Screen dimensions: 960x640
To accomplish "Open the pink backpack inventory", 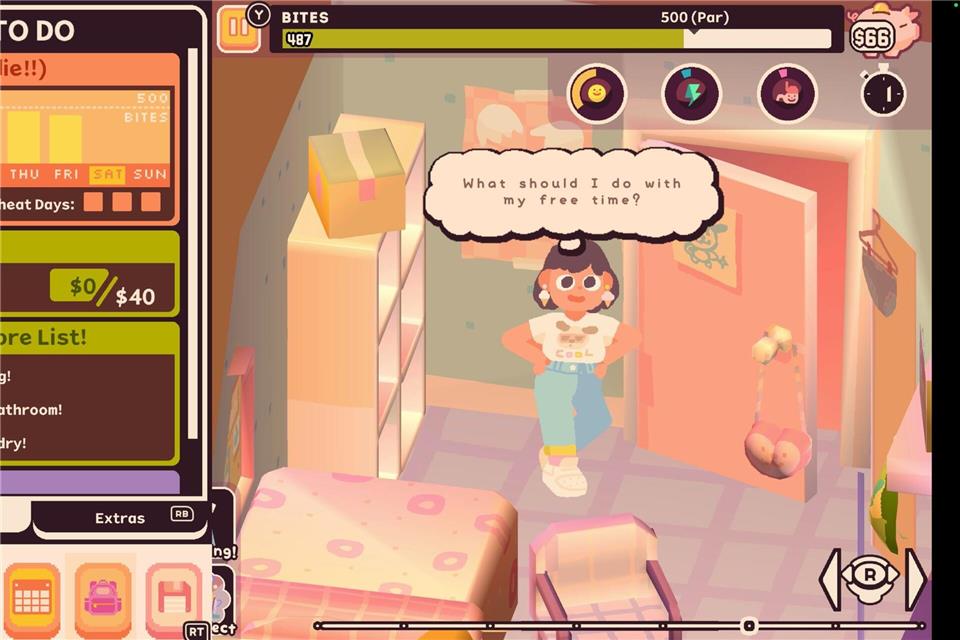I will pos(102,598).
